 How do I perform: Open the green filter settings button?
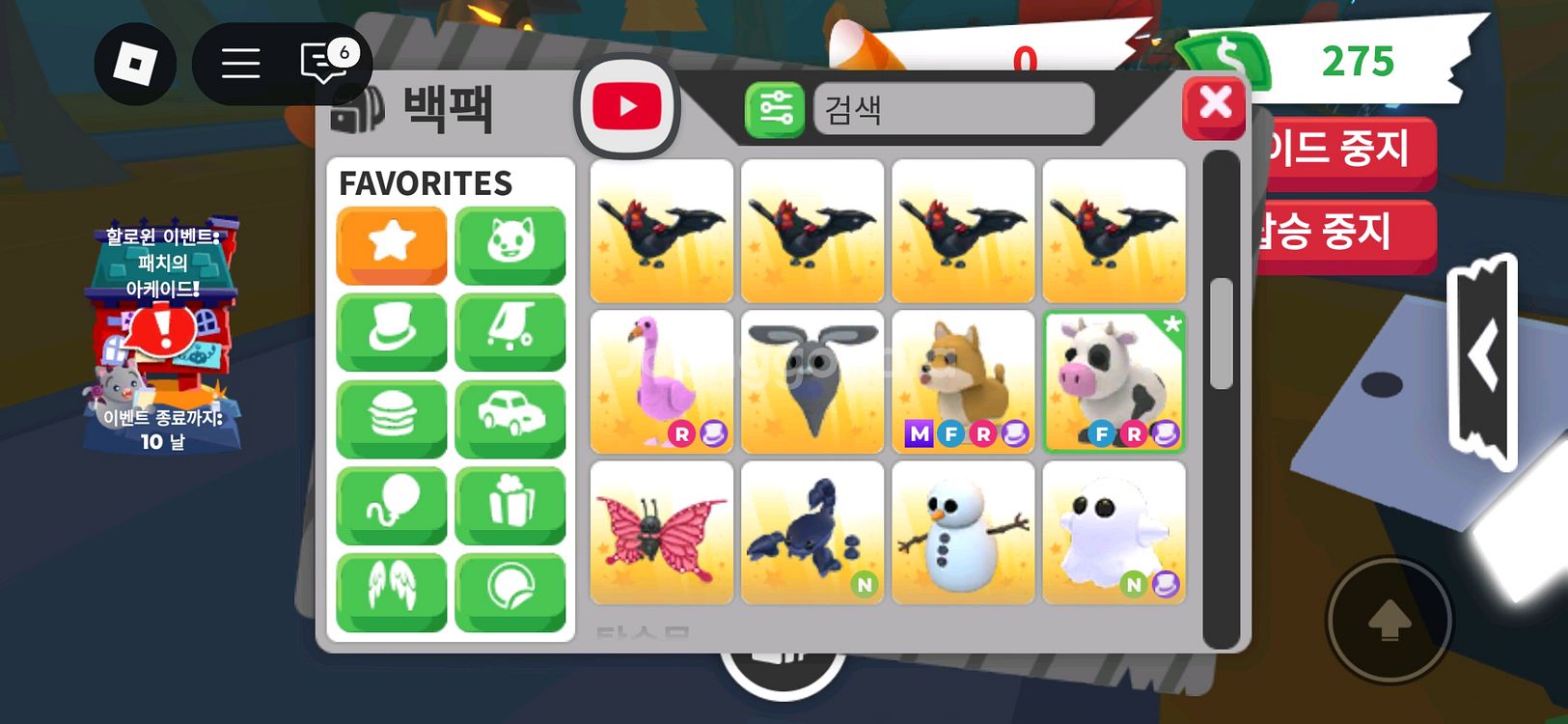point(774,109)
